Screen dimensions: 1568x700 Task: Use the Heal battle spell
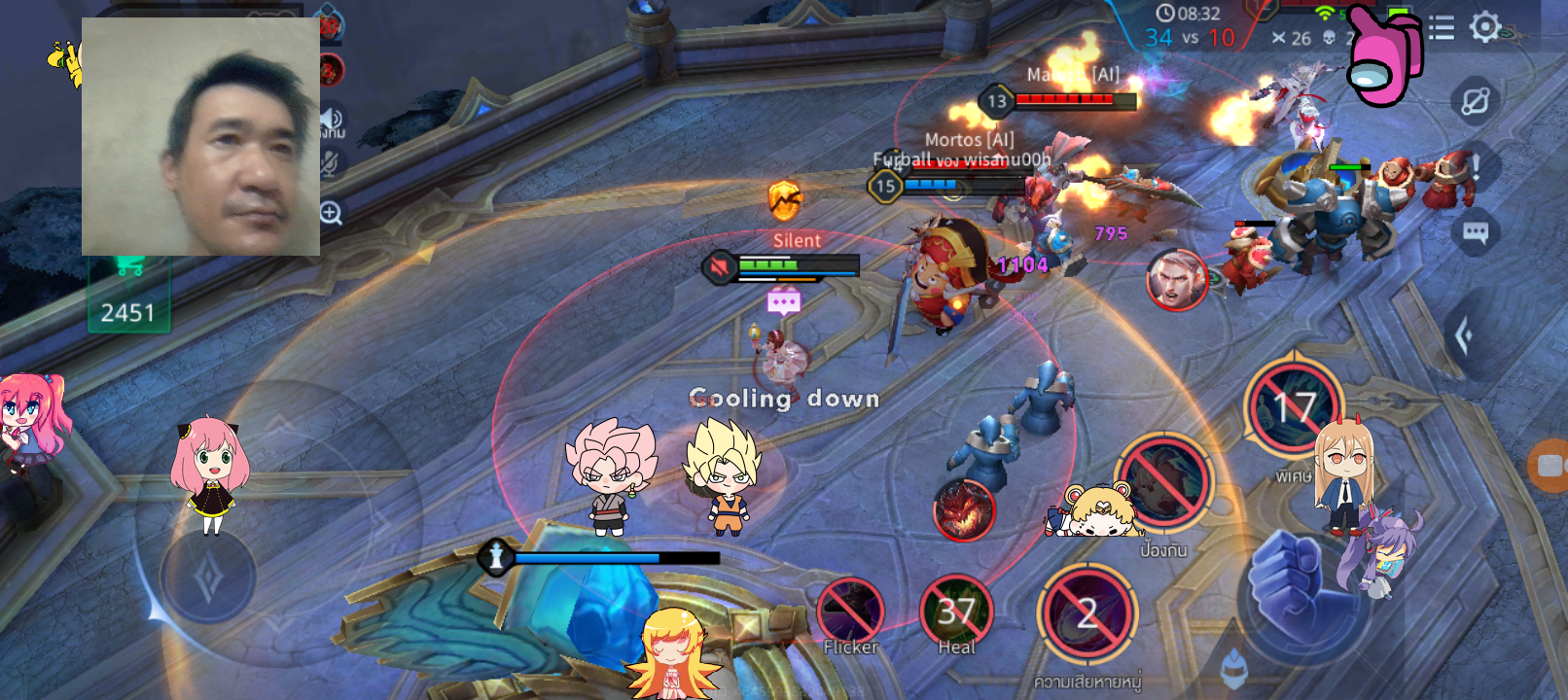(x=955, y=611)
